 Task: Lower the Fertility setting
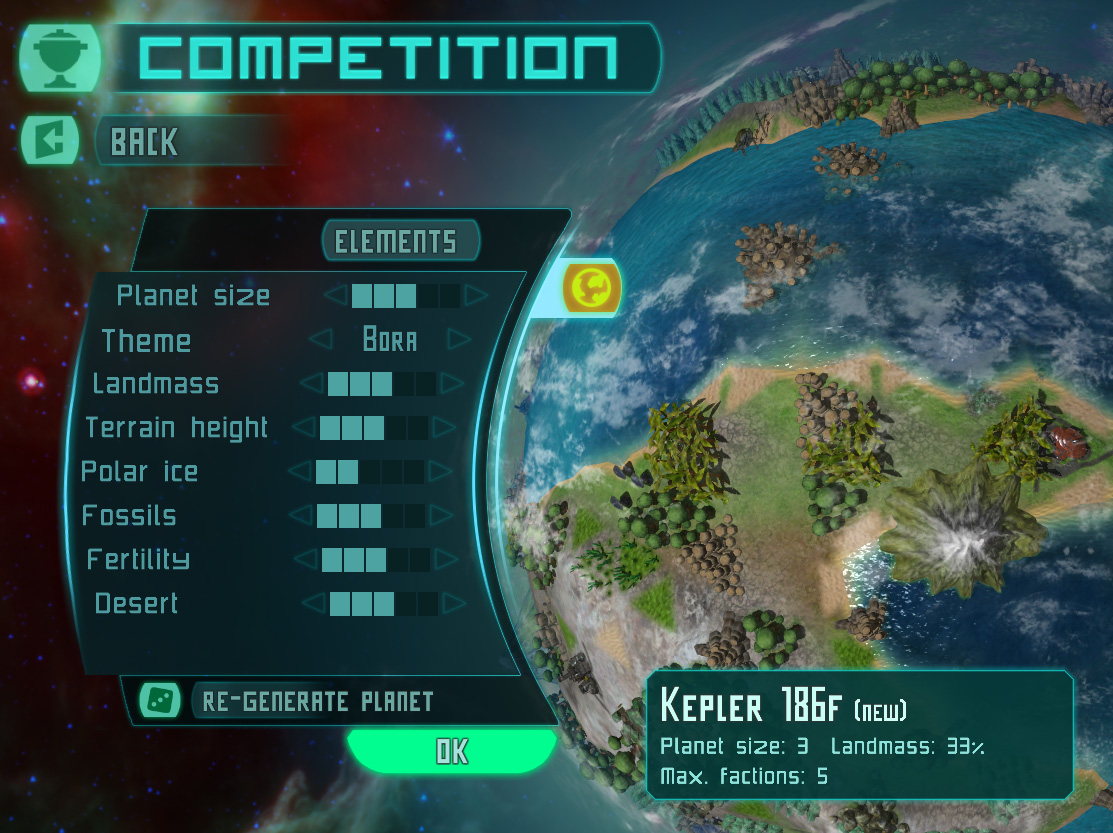[306, 560]
